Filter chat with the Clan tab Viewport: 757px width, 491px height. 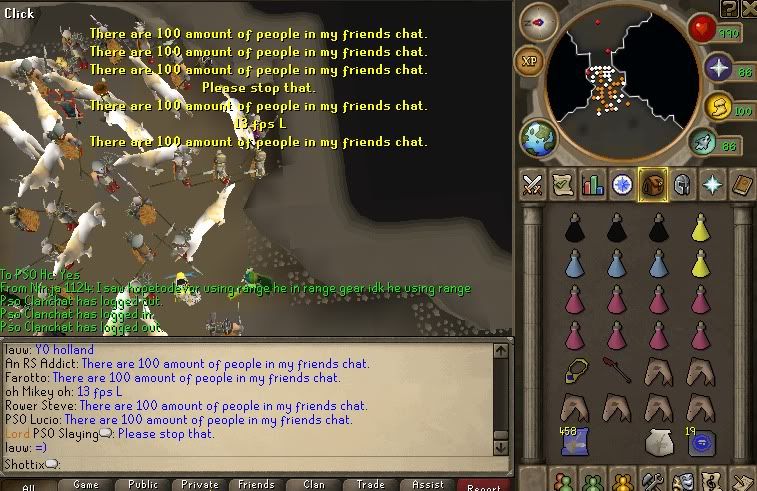tap(313, 484)
